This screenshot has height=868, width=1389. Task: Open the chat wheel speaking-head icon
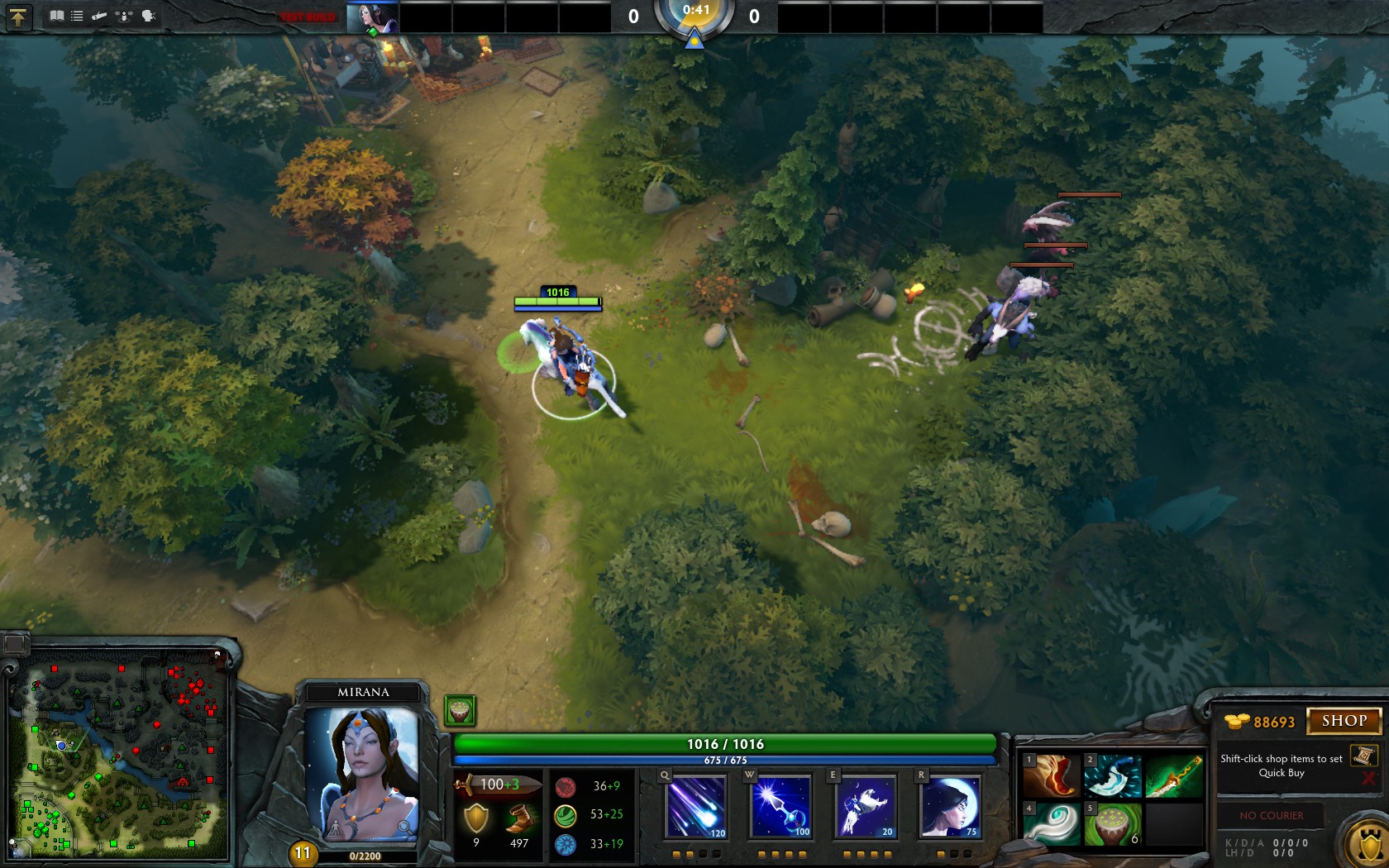[149, 16]
